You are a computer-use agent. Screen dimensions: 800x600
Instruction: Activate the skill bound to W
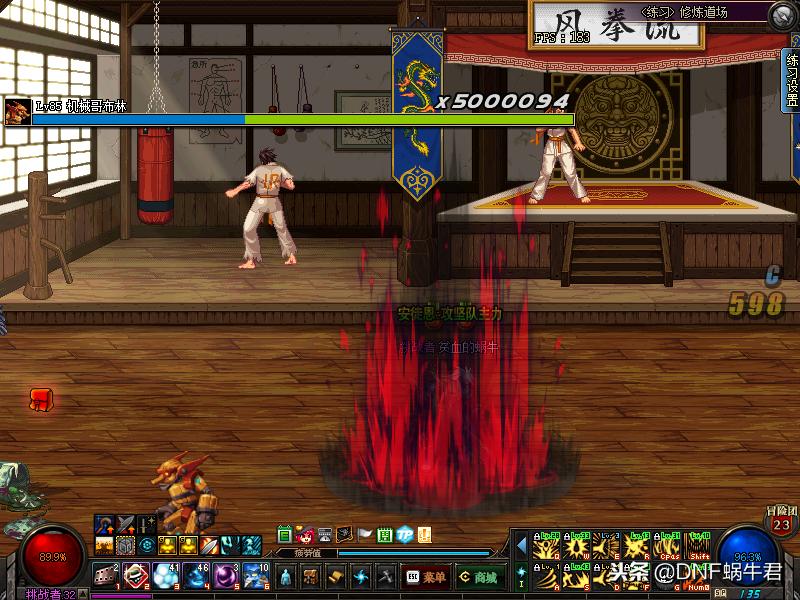tap(578, 548)
